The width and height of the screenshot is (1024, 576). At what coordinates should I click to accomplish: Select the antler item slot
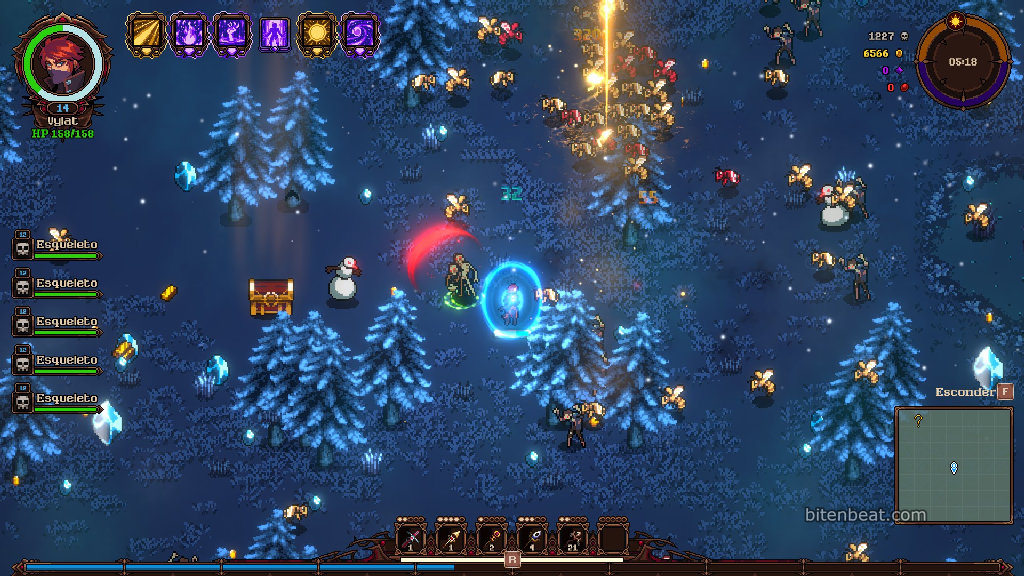pyautogui.click(x=572, y=539)
